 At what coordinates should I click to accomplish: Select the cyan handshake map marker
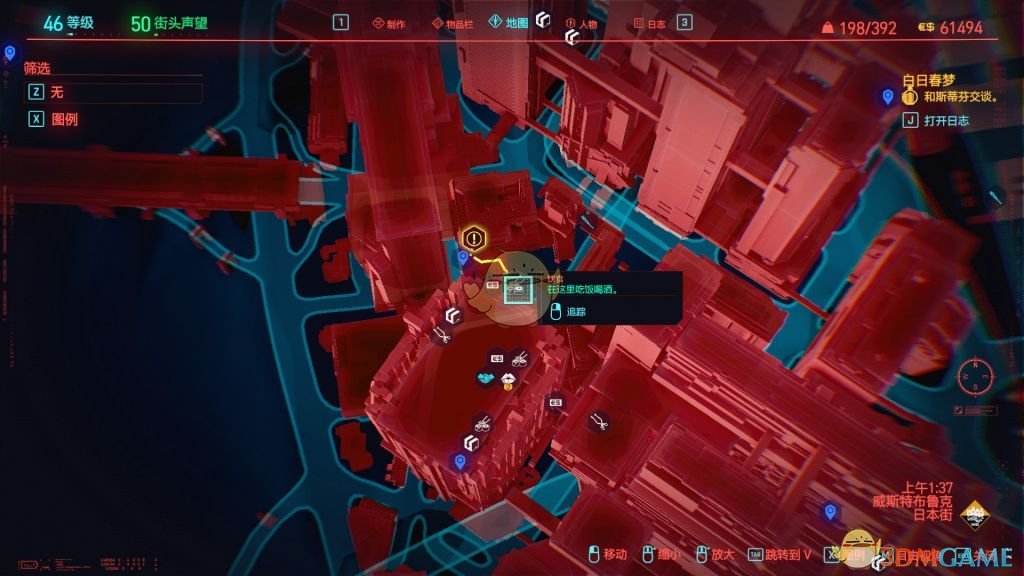(487, 379)
